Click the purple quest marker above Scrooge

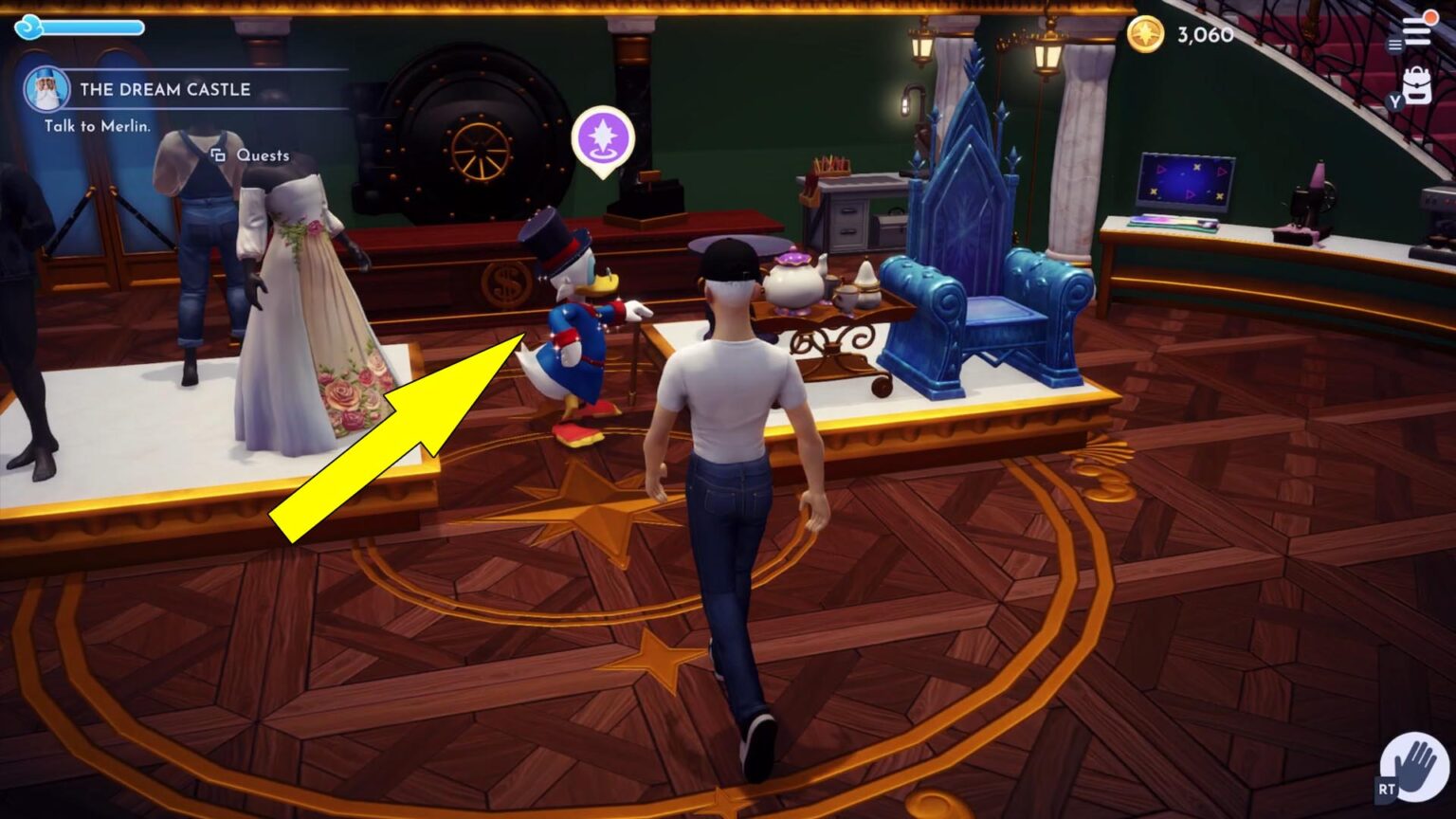click(x=603, y=139)
